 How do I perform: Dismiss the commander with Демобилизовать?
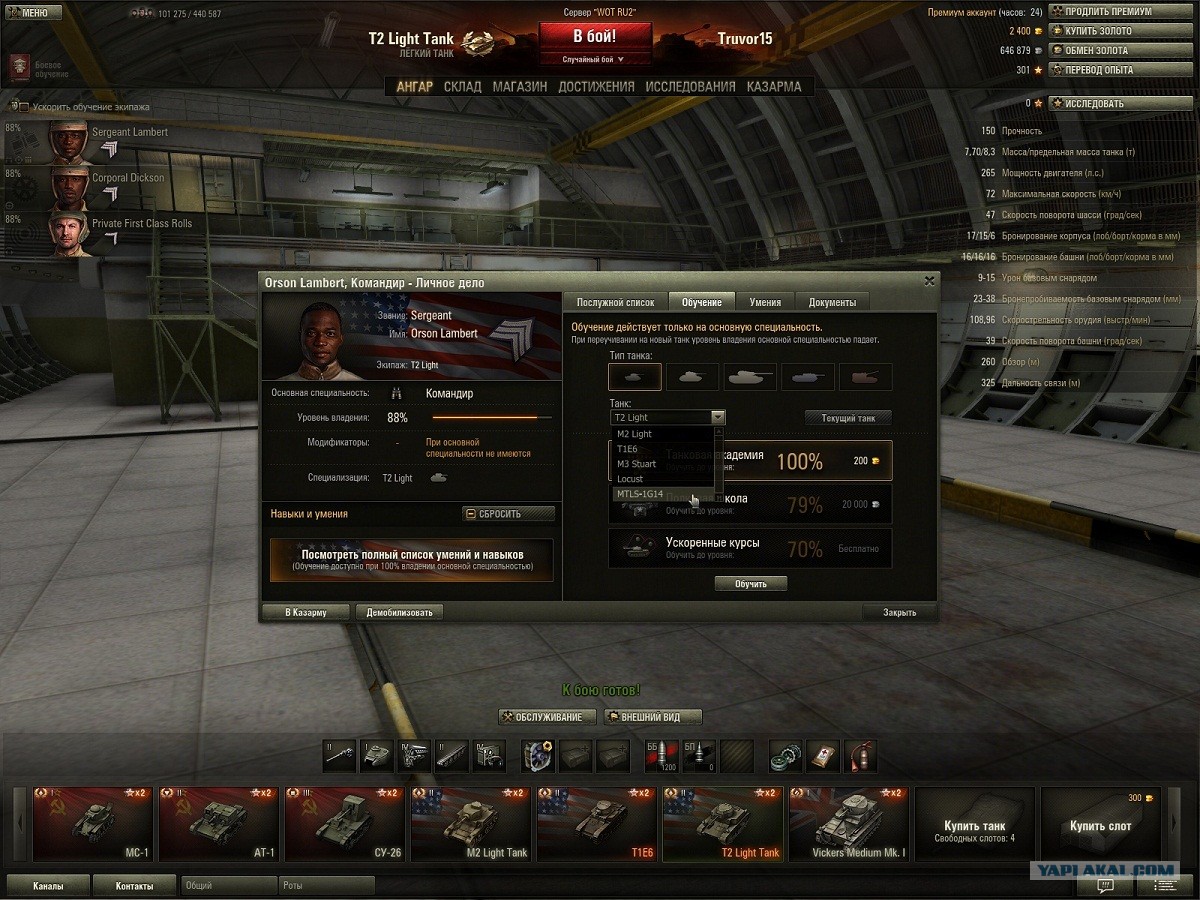coord(399,612)
